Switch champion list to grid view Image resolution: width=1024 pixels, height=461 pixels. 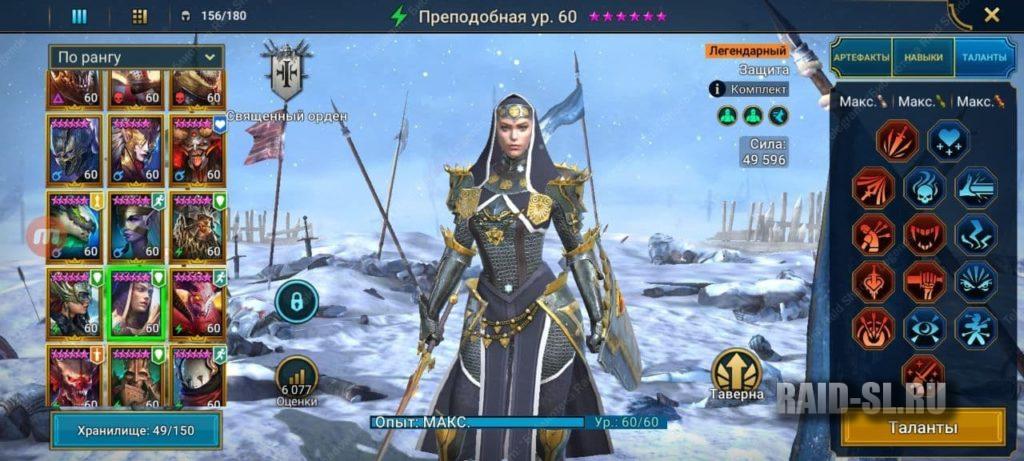pyautogui.click(x=139, y=16)
